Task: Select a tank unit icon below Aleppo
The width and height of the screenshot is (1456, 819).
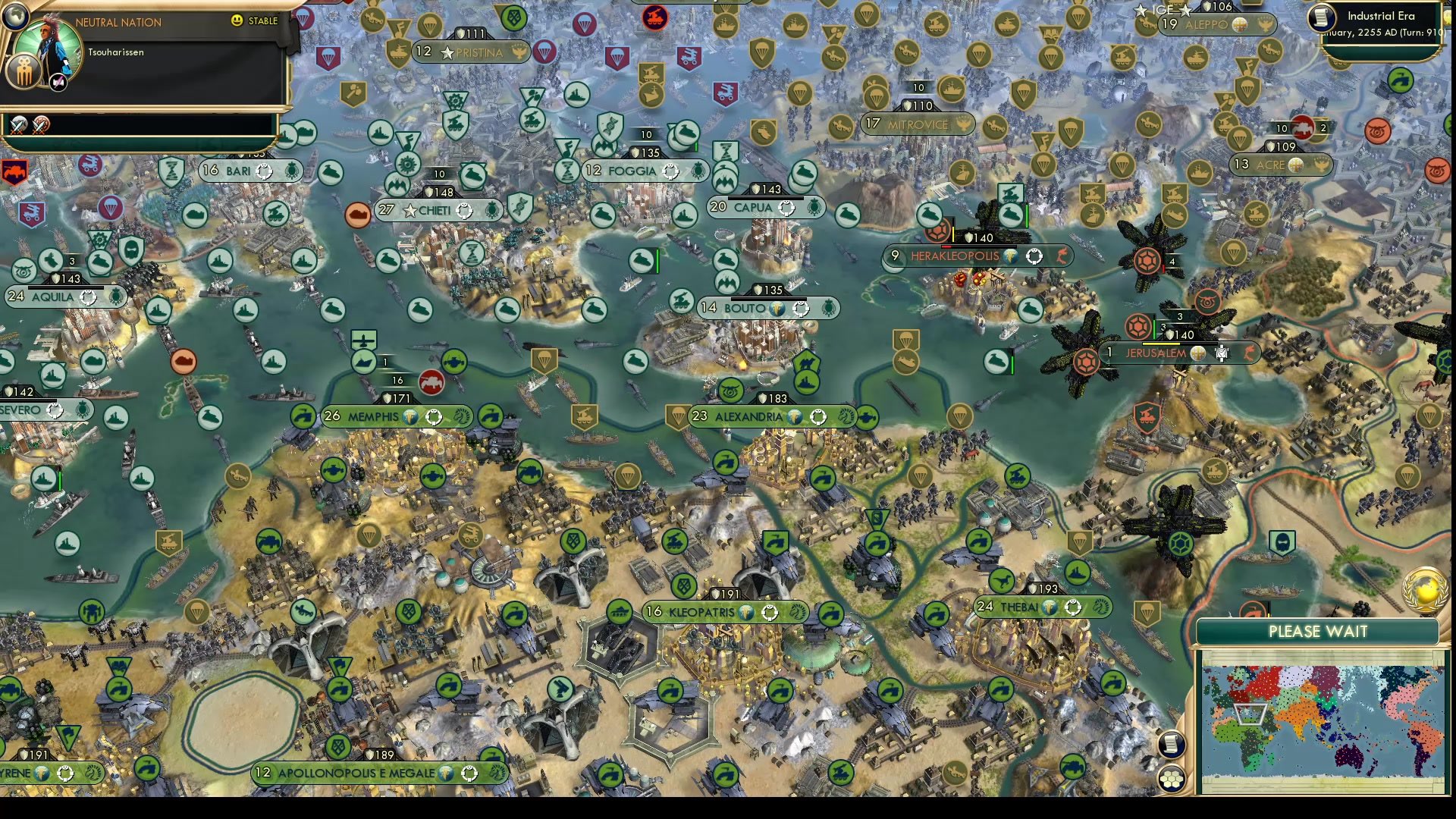Action: (x=1195, y=58)
